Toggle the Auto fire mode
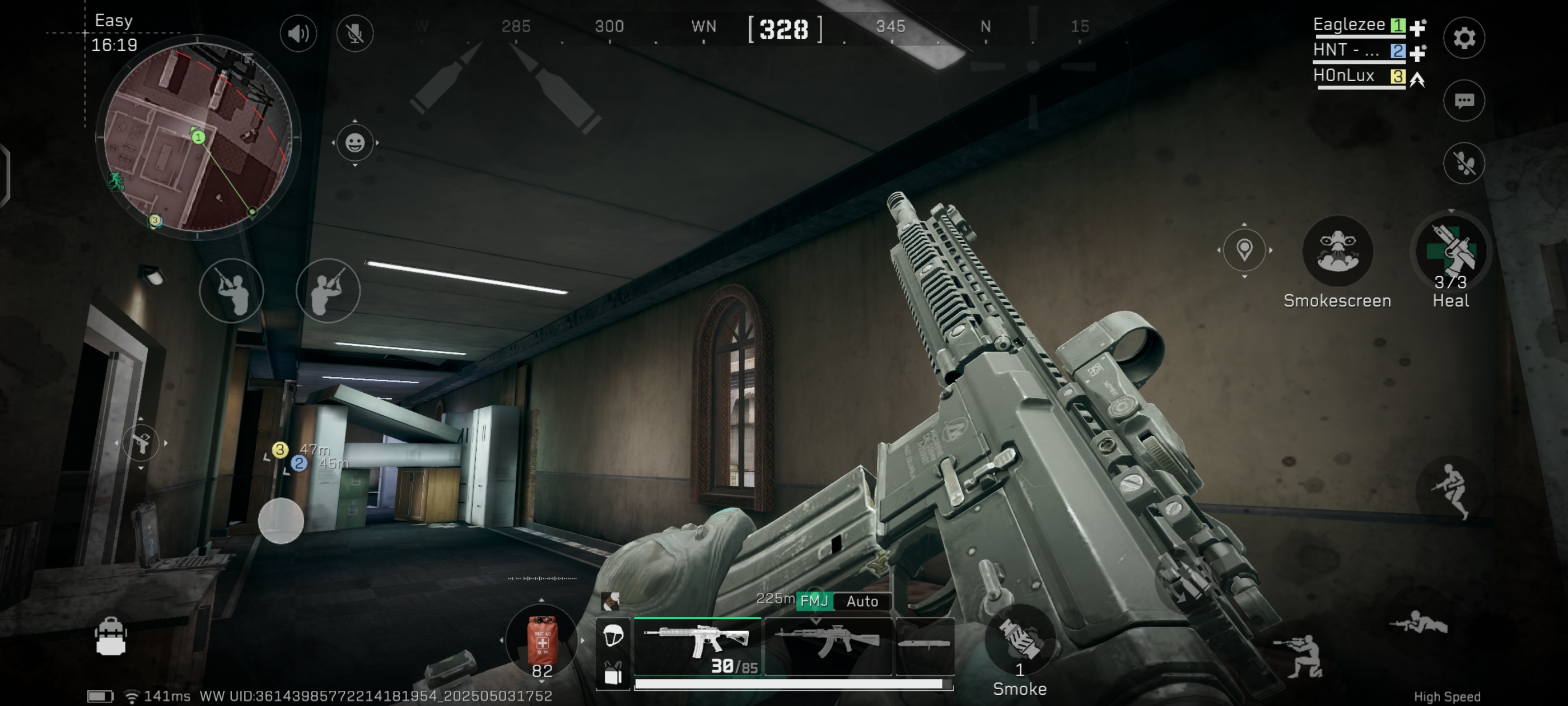Screen dimensions: 1568x706 (x=862, y=601)
